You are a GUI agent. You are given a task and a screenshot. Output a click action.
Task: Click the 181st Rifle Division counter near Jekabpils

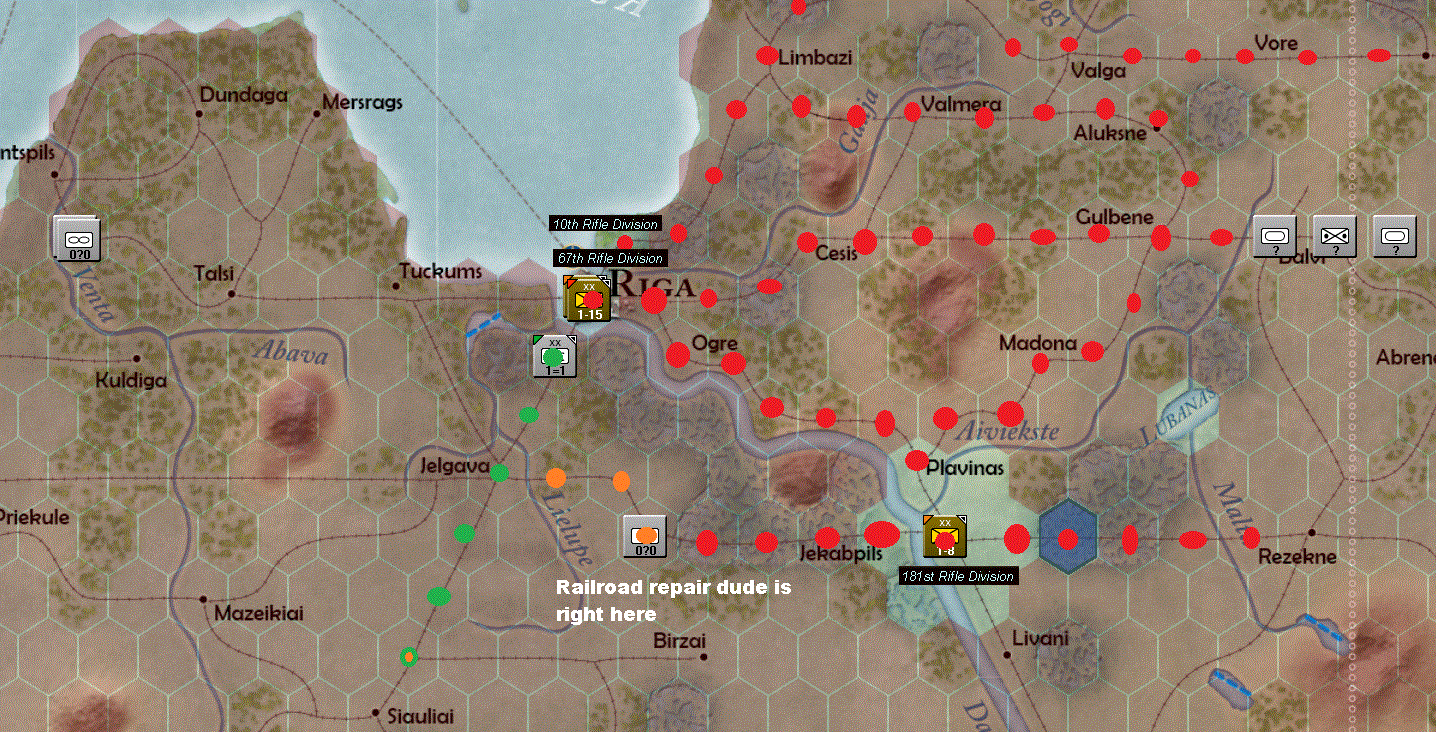[x=943, y=538]
